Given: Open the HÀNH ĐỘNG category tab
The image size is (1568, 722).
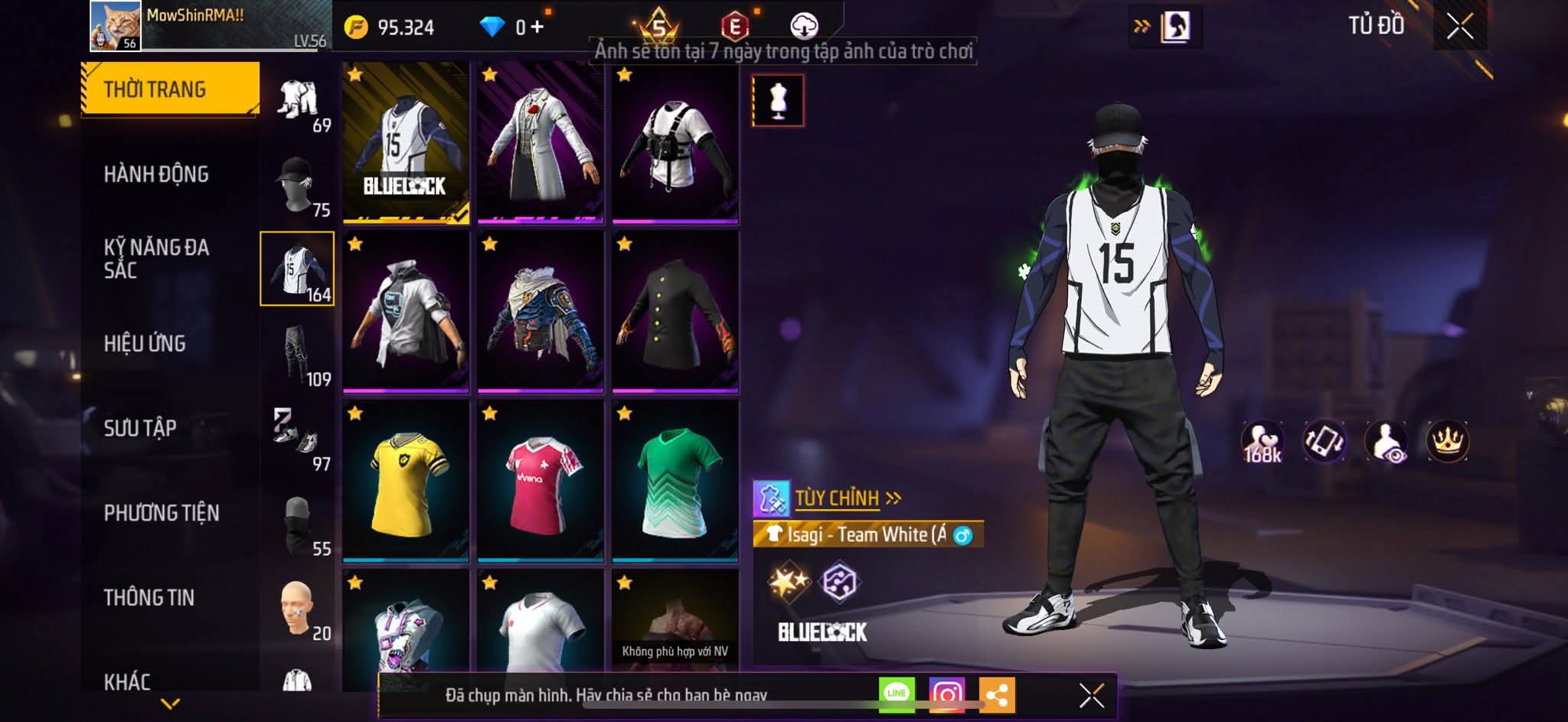Looking at the screenshot, I should pyautogui.click(x=157, y=175).
